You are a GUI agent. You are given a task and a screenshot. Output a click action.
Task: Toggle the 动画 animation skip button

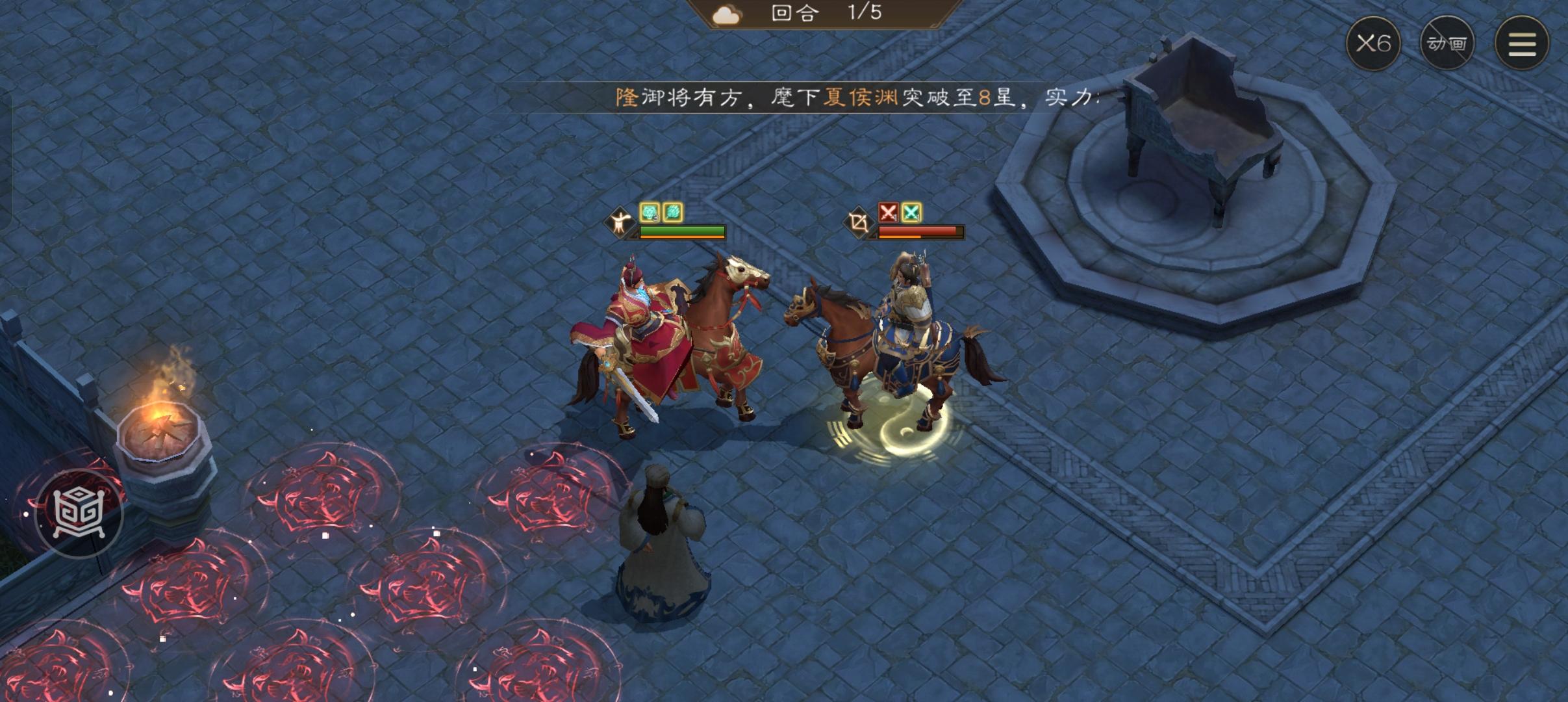click(1447, 42)
